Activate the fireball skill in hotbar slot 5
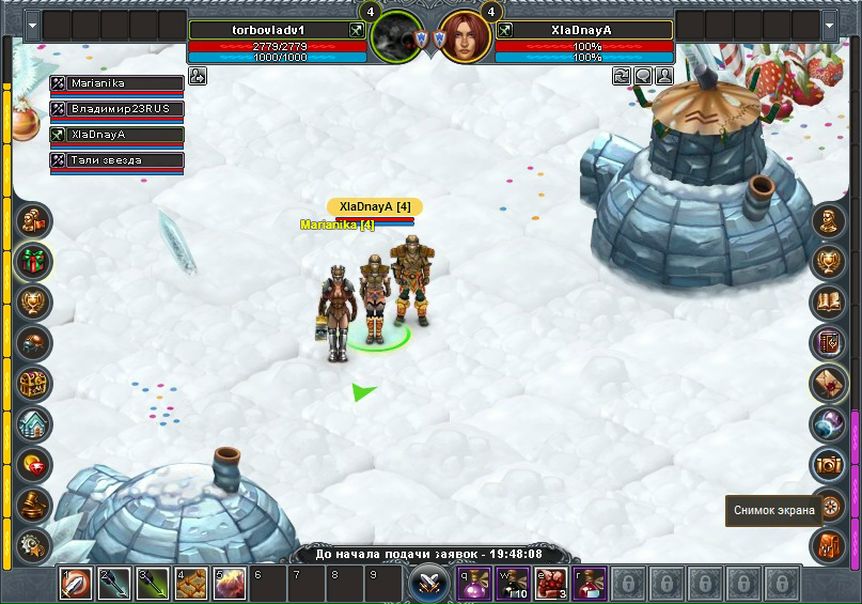Image resolution: width=862 pixels, height=604 pixels. click(228, 583)
